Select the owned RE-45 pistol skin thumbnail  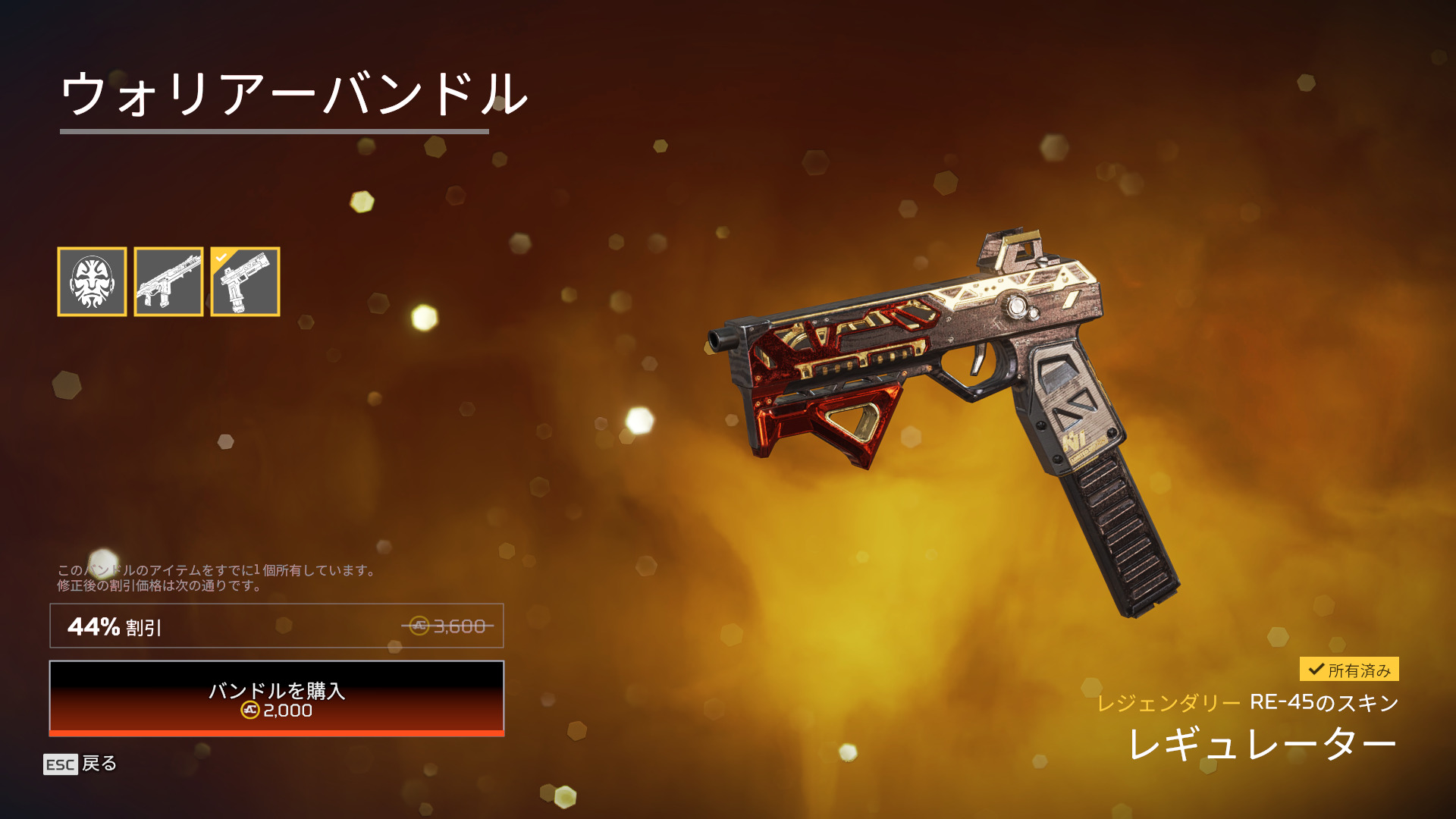click(245, 281)
